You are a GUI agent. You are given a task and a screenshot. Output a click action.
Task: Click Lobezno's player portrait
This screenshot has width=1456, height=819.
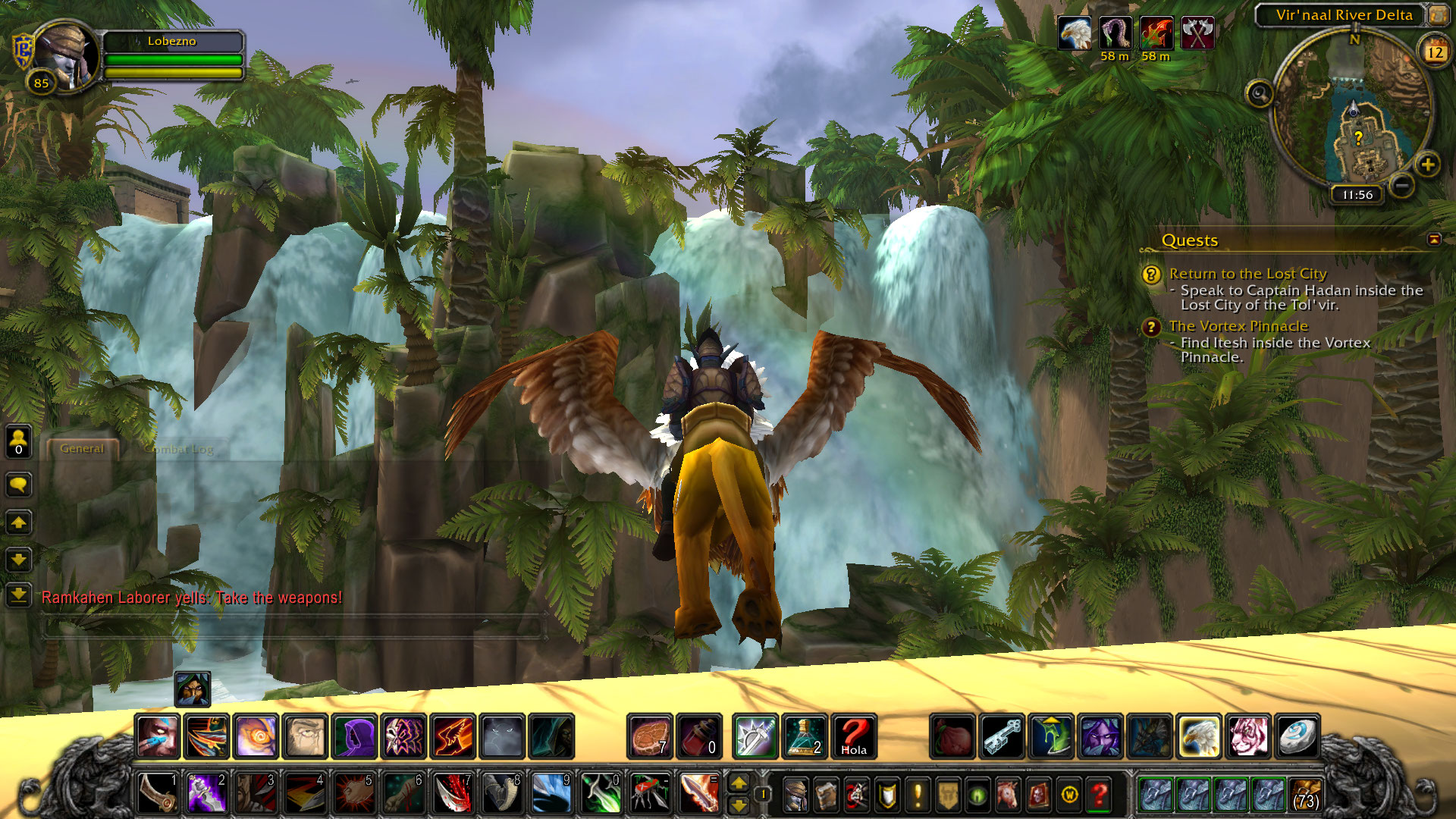coord(65,56)
